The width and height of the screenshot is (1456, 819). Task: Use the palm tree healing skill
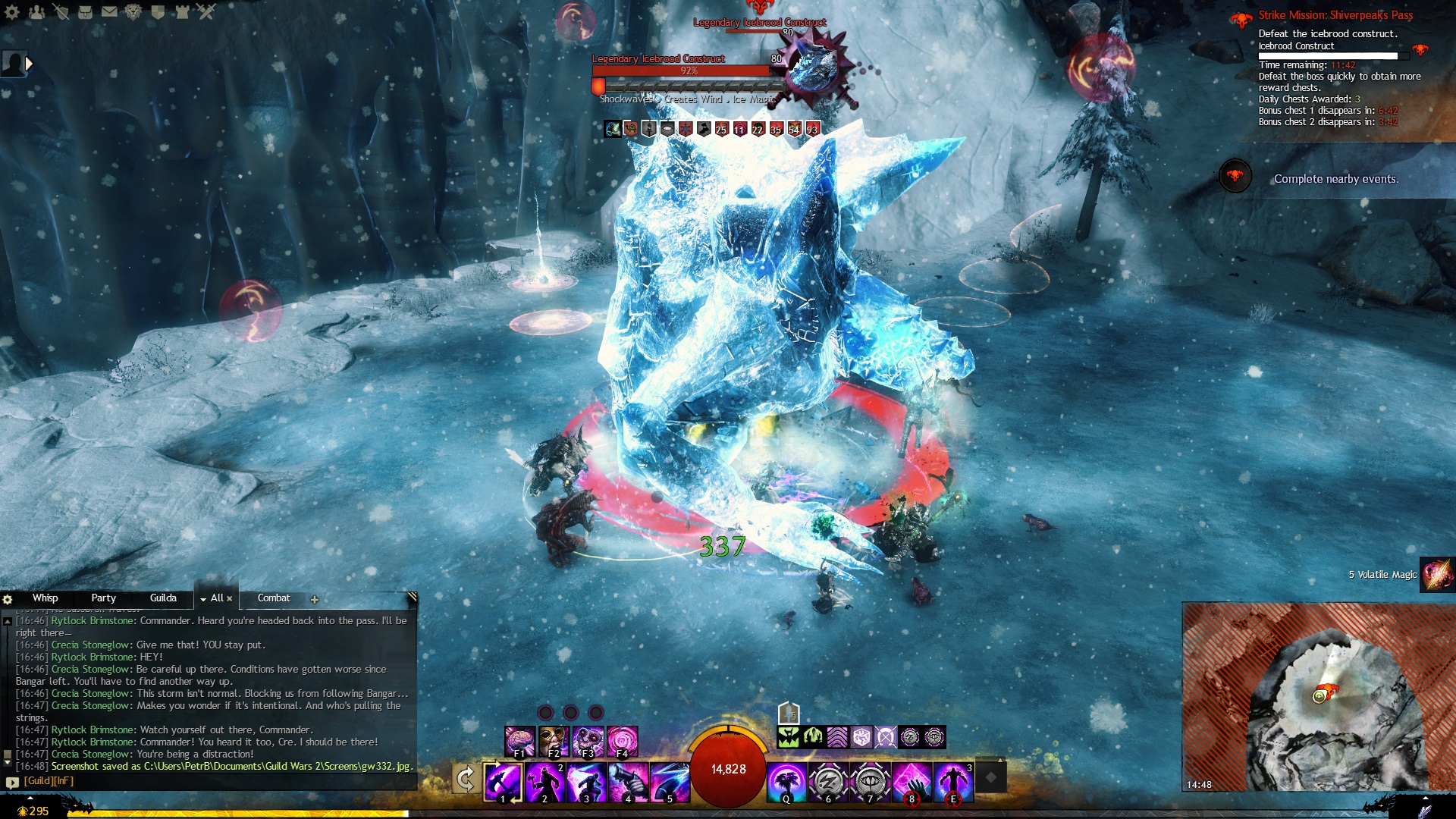pos(786,782)
